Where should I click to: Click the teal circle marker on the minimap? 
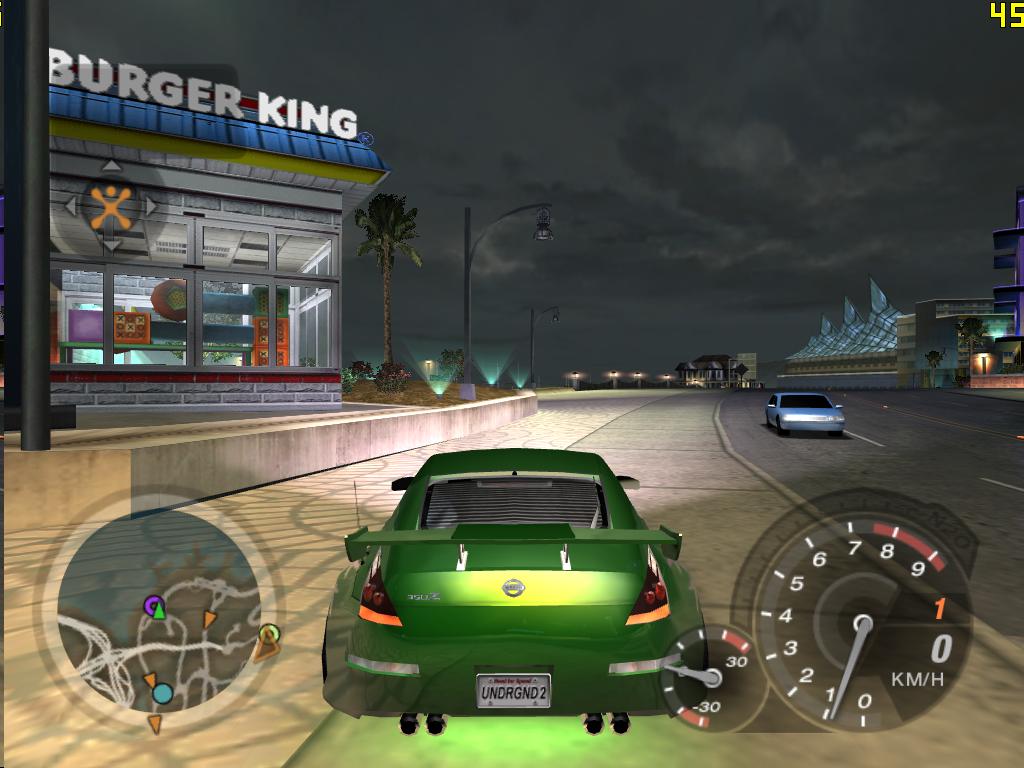pyautogui.click(x=162, y=693)
